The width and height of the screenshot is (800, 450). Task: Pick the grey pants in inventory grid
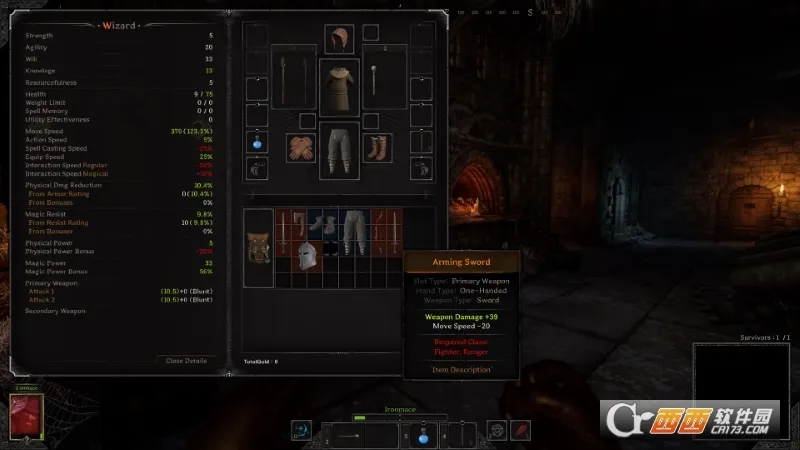click(354, 230)
